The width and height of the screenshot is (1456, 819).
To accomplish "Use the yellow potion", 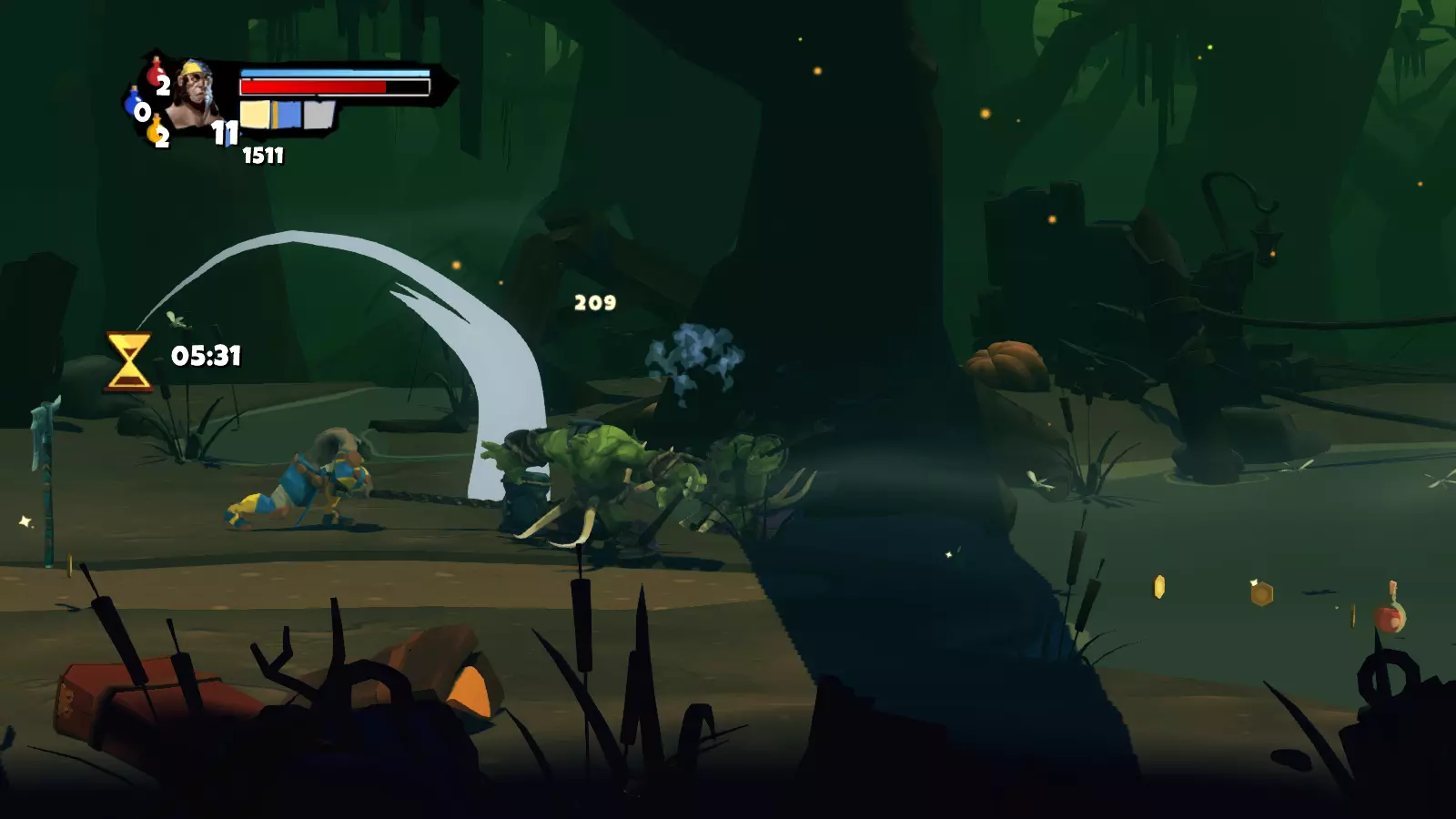I will point(155,132).
